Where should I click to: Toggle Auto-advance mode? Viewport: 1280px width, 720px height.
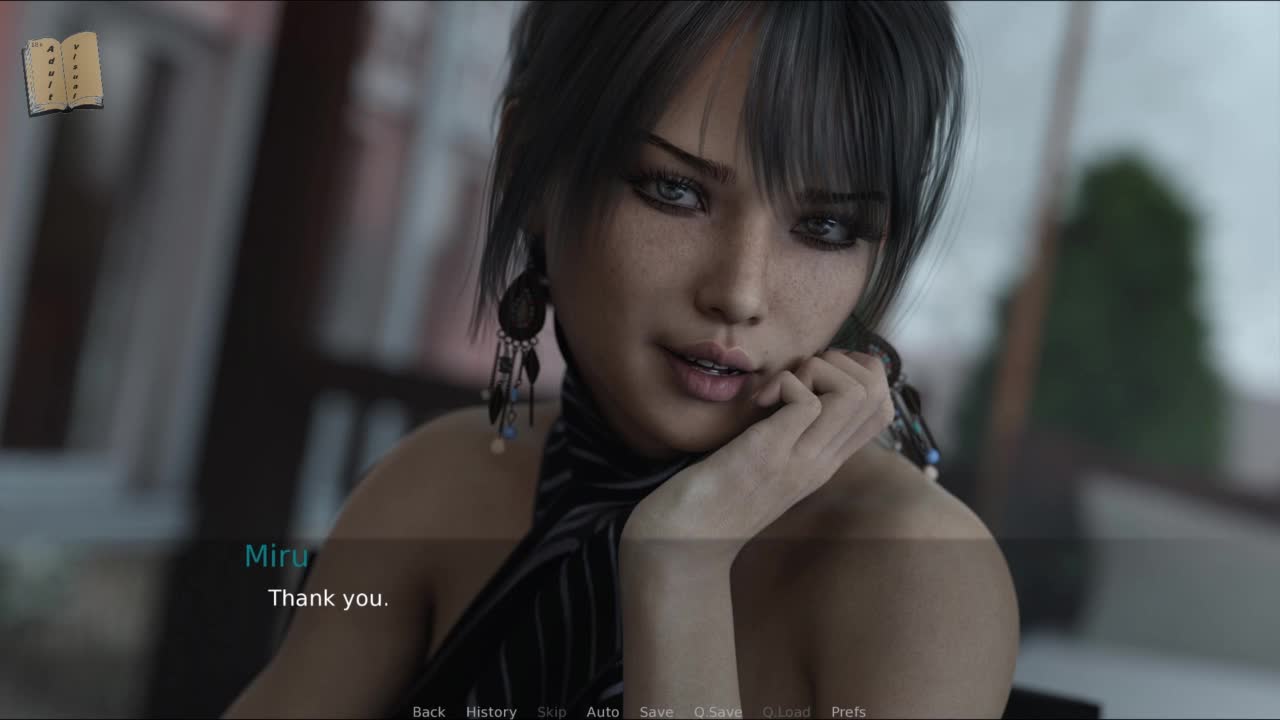coord(602,711)
